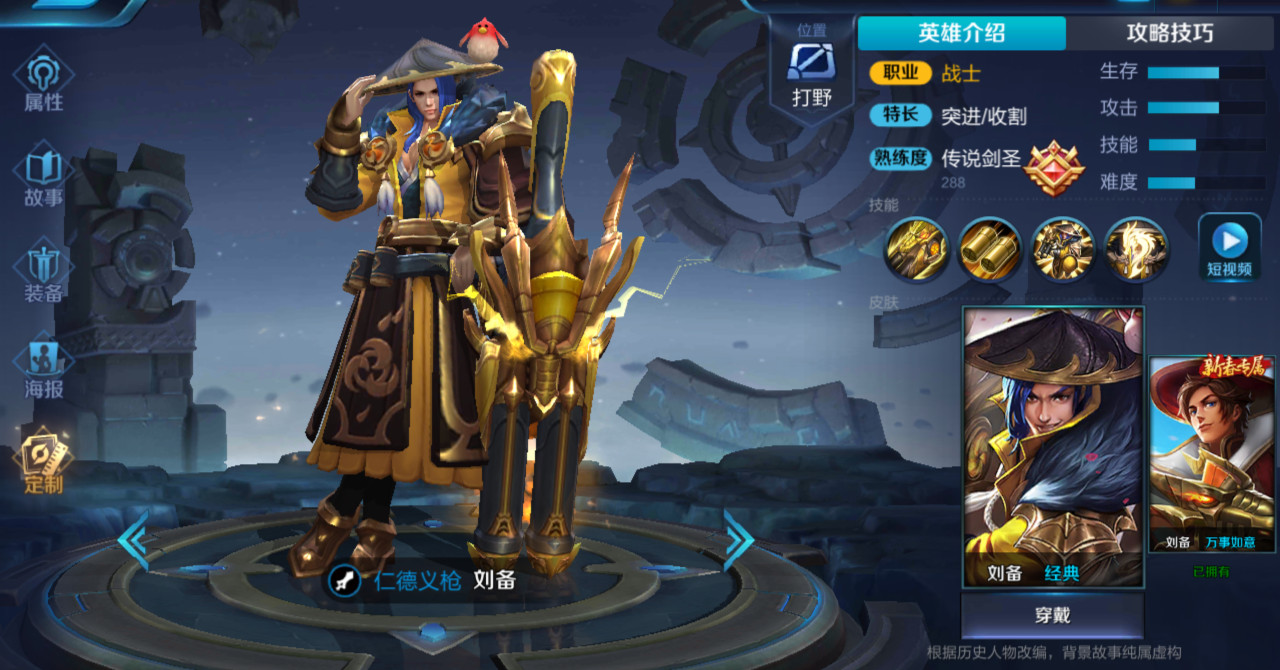
Task: Play the 短视频 short video
Action: (1229, 247)
